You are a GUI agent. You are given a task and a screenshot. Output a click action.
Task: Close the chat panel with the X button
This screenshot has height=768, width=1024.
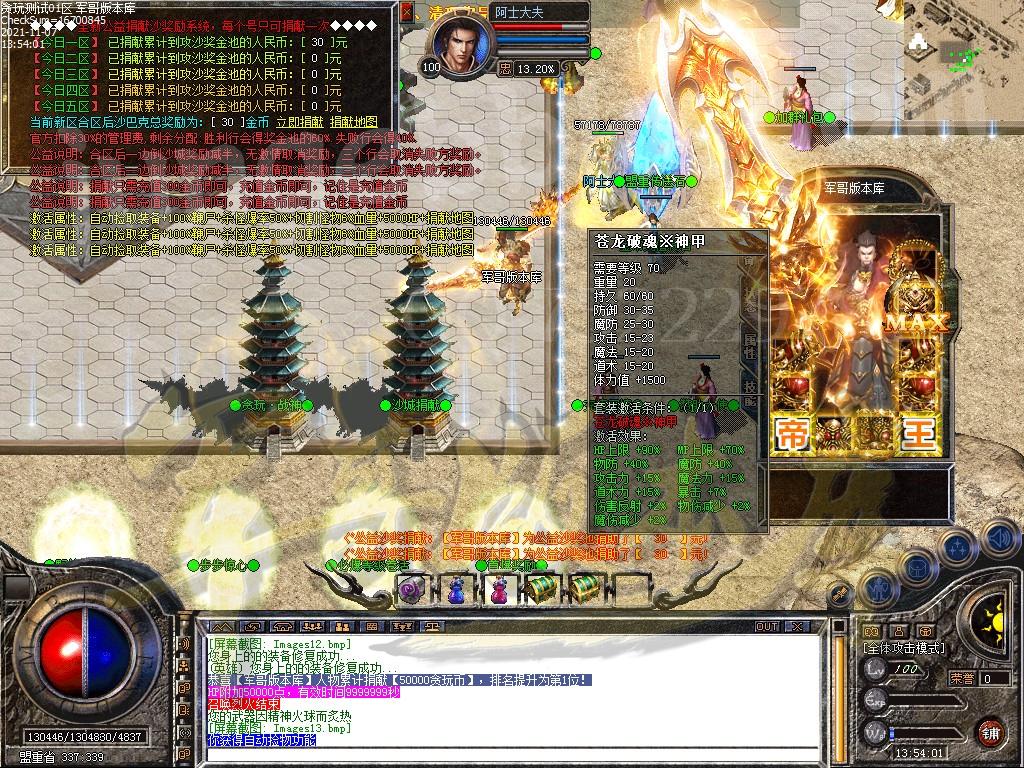point(799,627)
